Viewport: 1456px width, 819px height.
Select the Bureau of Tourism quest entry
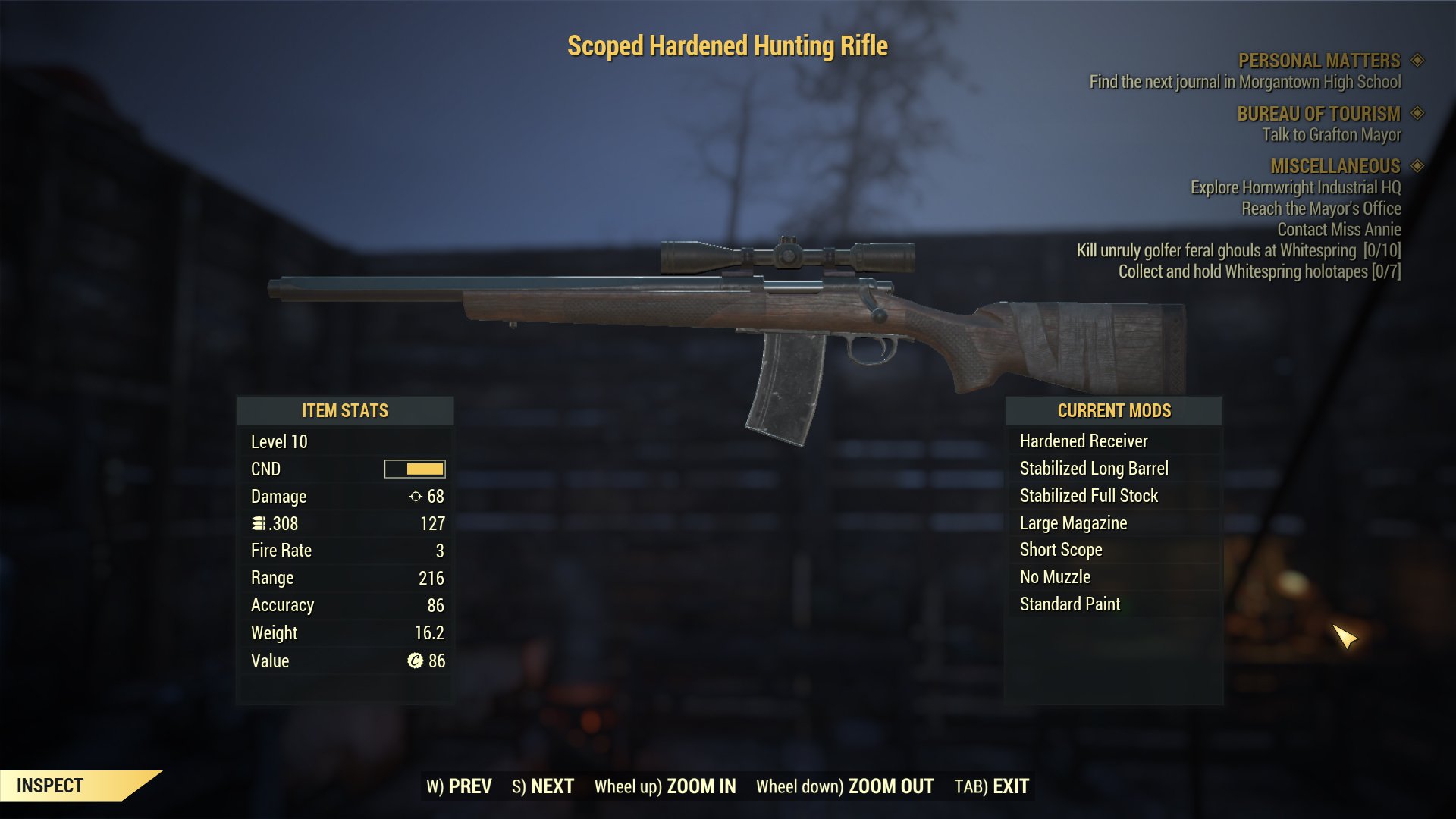pos(1318,114)
